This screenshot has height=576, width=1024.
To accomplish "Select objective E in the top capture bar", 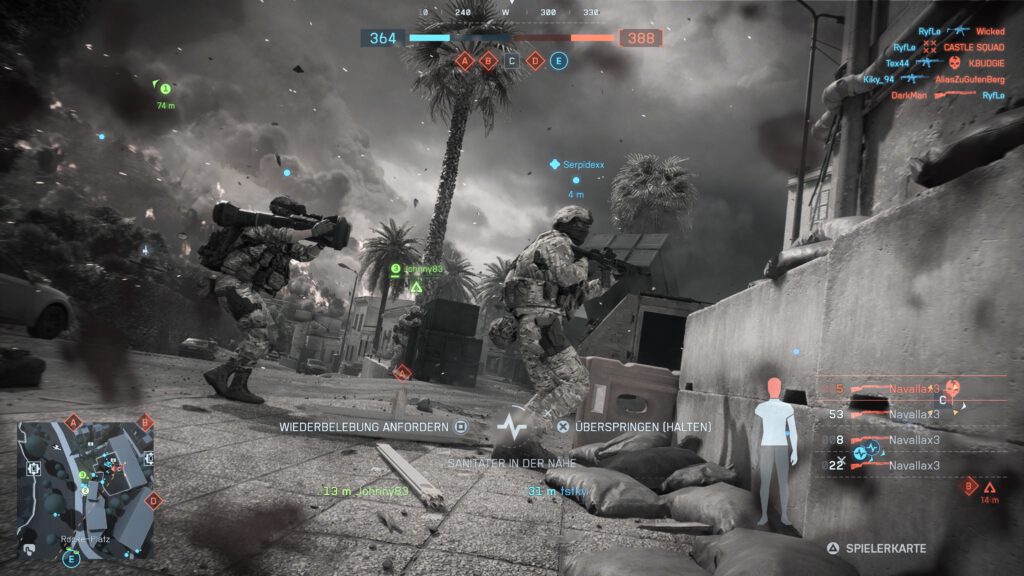I will click(559, 61).
